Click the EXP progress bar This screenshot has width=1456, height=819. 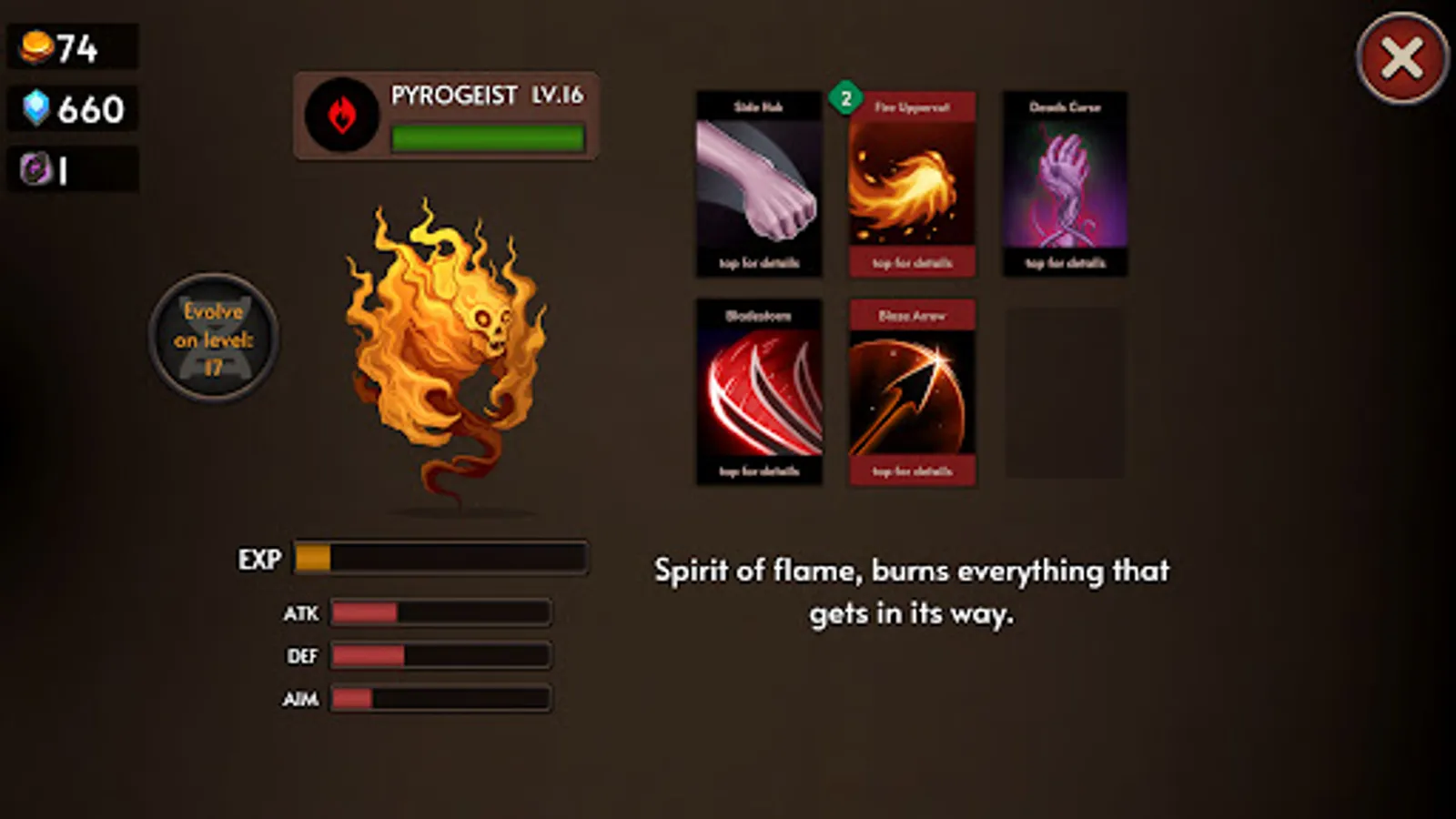440,558
